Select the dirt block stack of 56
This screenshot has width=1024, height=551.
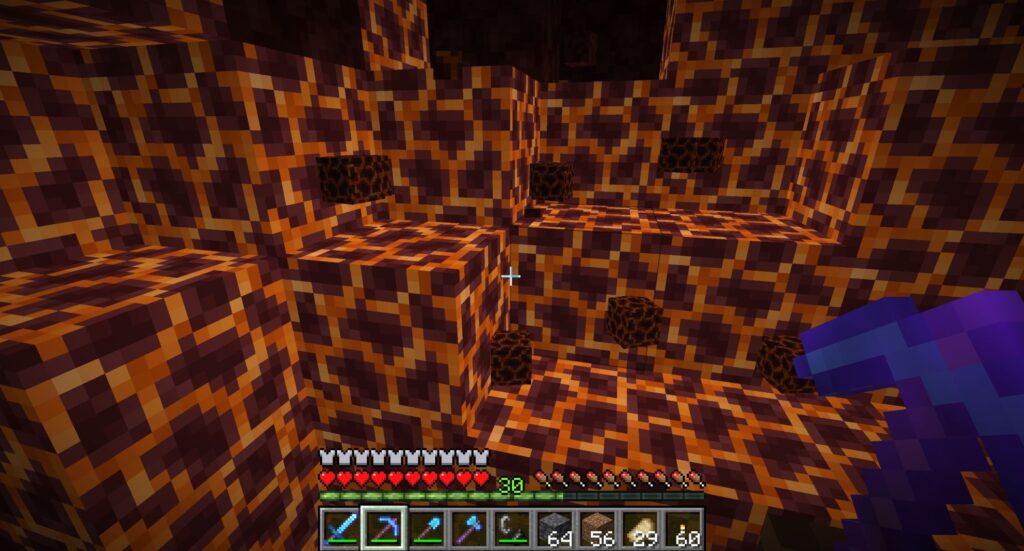[x=598, y=527]
